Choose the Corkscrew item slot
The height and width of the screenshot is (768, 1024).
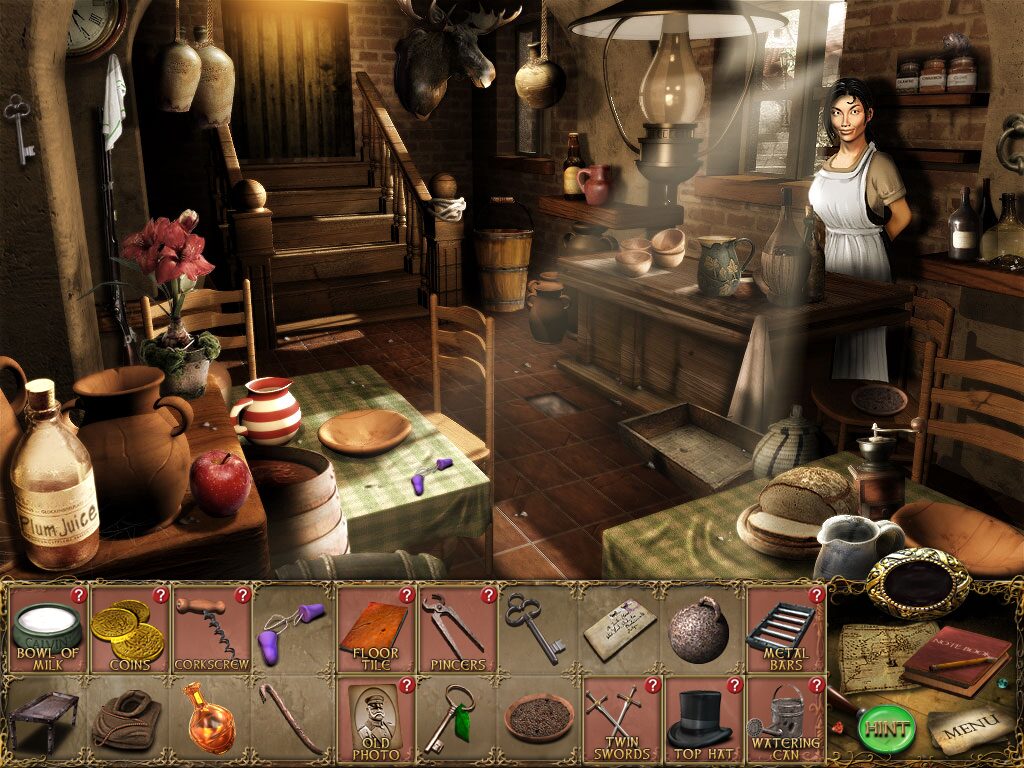[210, 630]
